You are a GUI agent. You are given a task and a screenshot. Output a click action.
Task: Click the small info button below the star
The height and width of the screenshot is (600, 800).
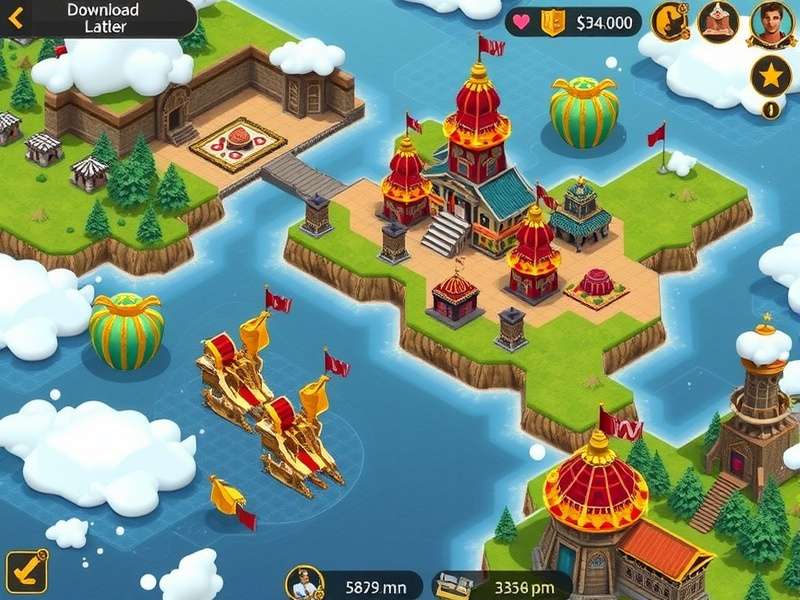point(770,110)
